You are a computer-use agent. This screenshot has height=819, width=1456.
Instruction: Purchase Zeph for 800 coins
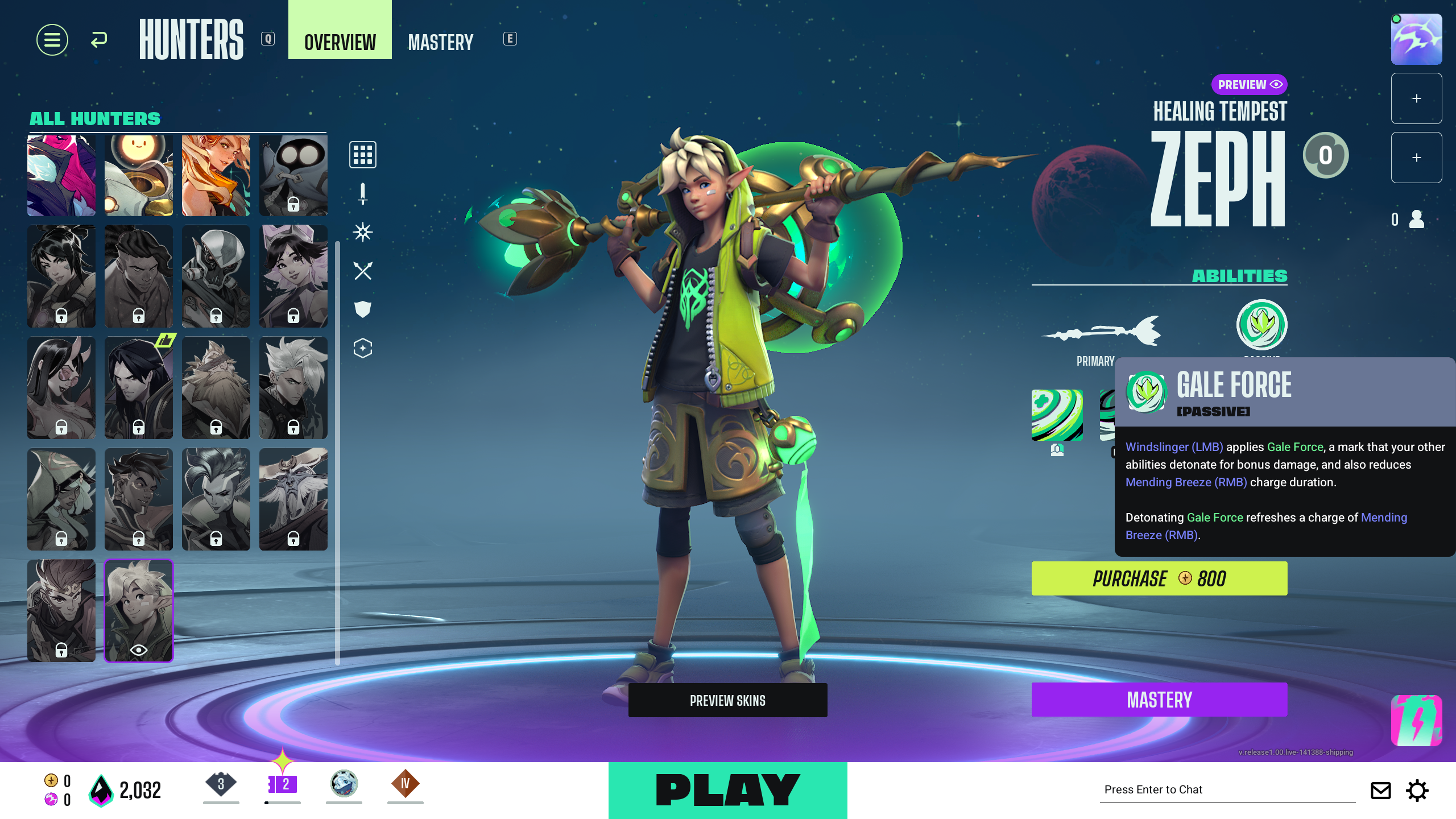click(x=1159, y=578)
